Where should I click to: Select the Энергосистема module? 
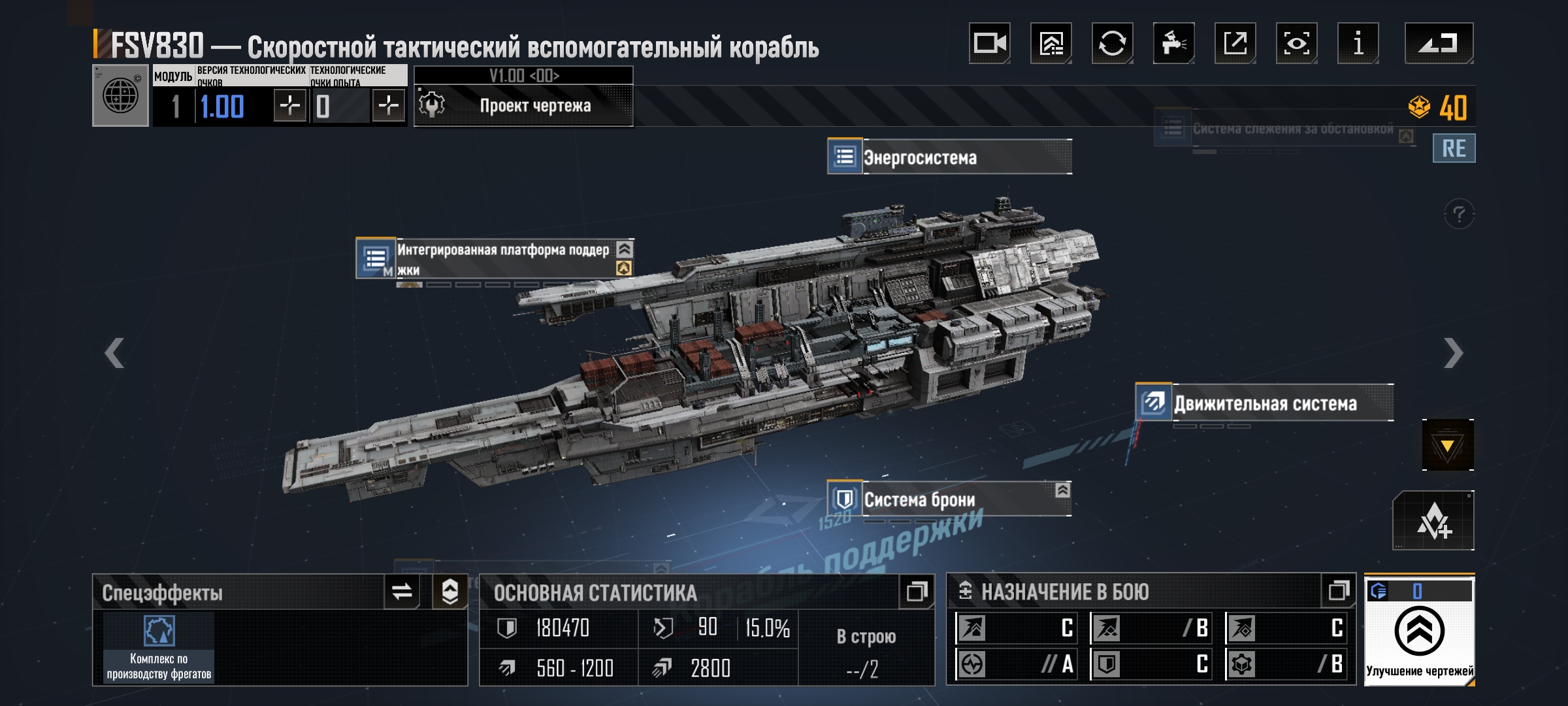[949, 157]
